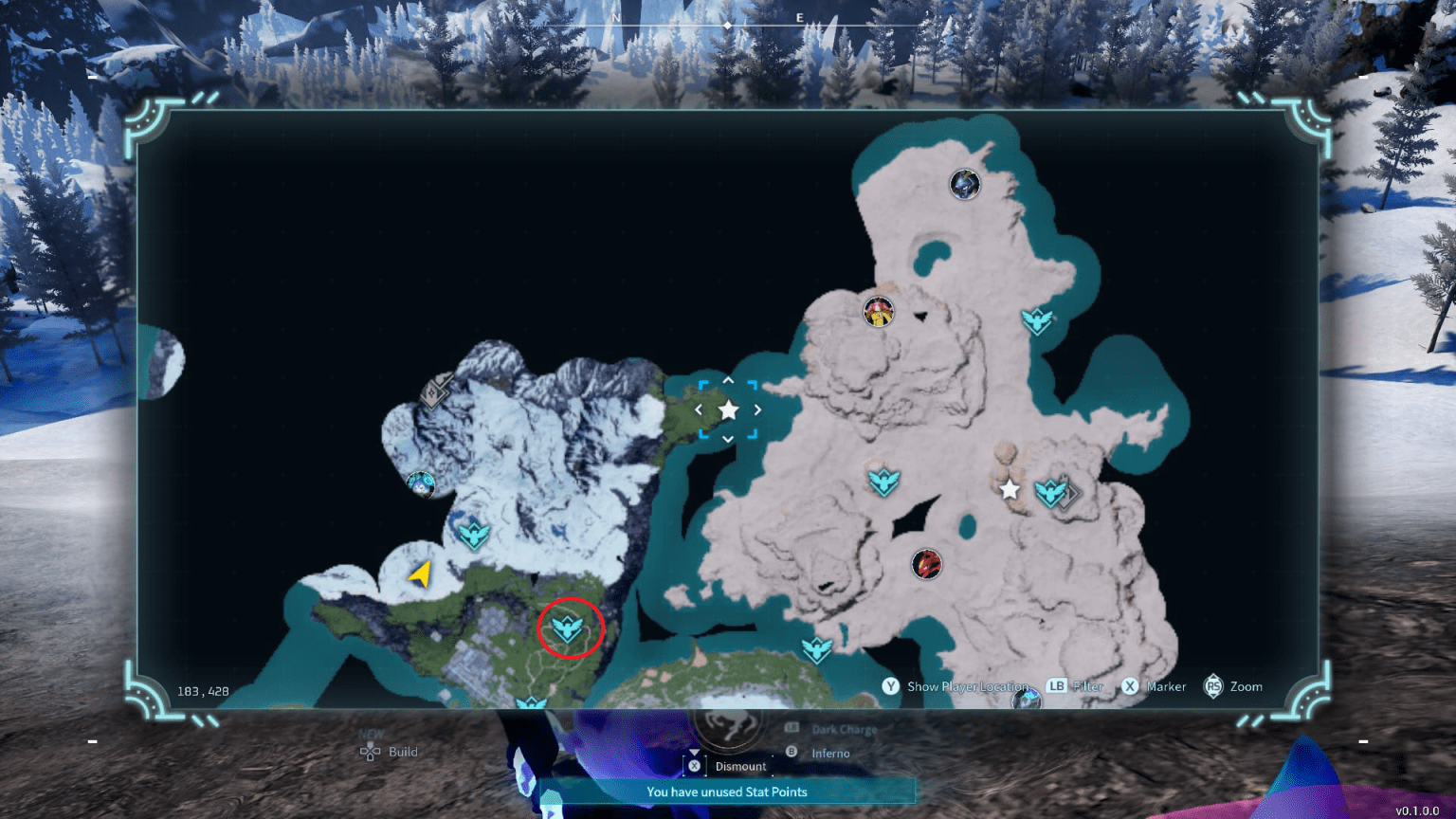Click the coordinates readout showing 183, 428
This screenshot has width=1456, height=819.
click(201, 690)
